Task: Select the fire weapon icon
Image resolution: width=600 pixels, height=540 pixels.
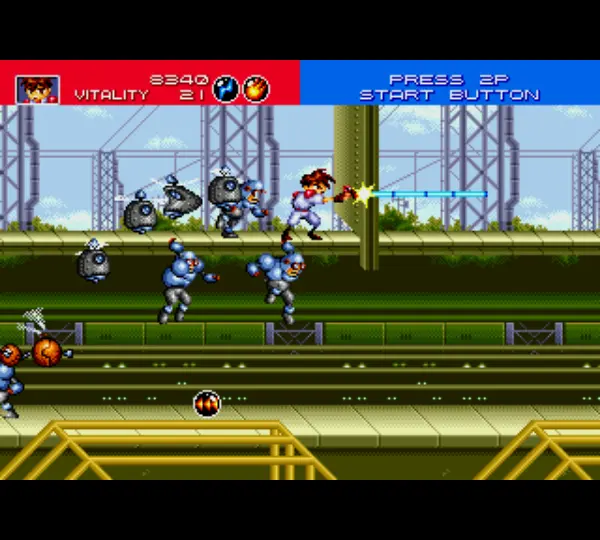Action: click(x=257, y=88)
